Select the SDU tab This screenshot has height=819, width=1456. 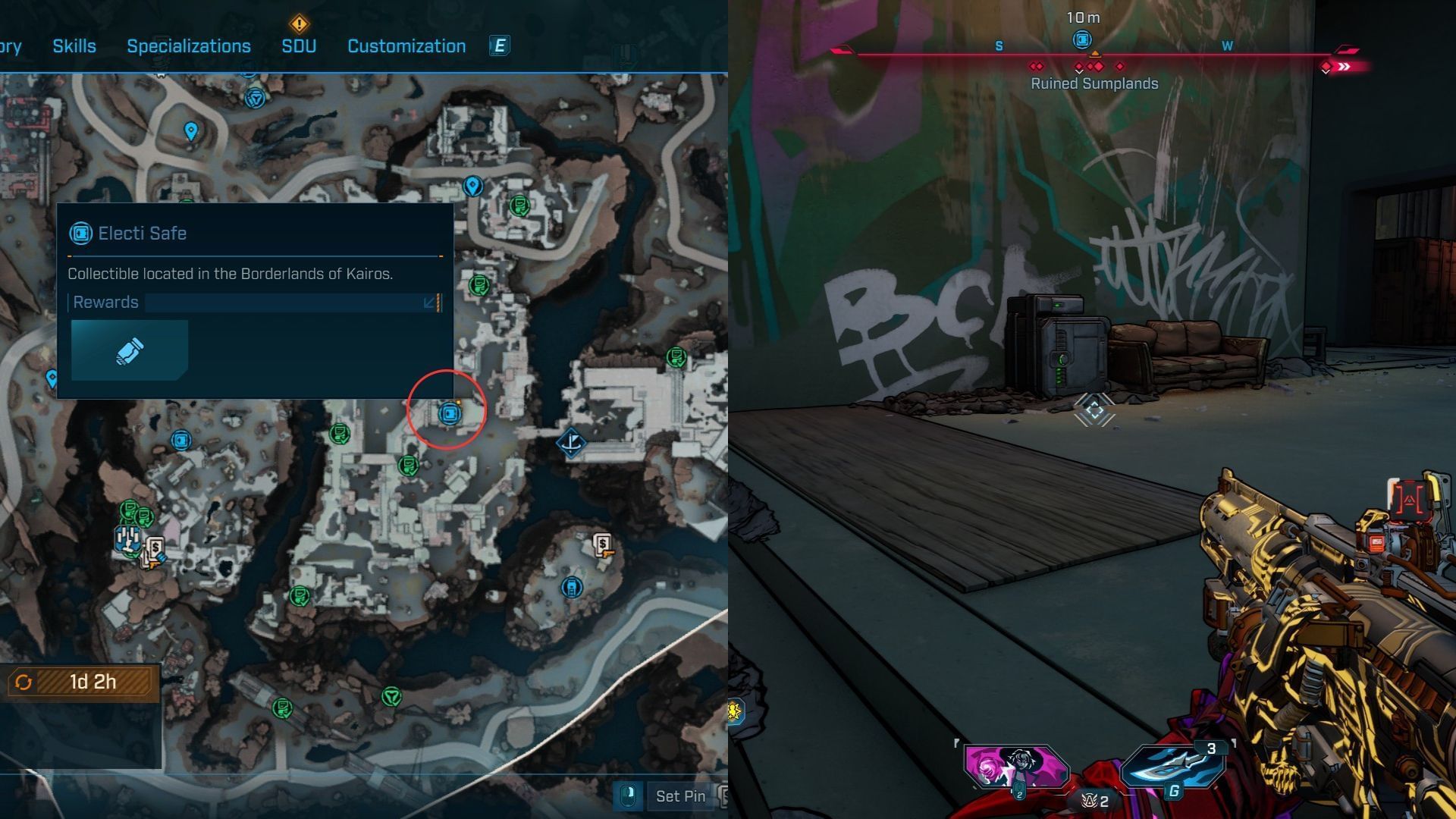click(x=299, y=46)
